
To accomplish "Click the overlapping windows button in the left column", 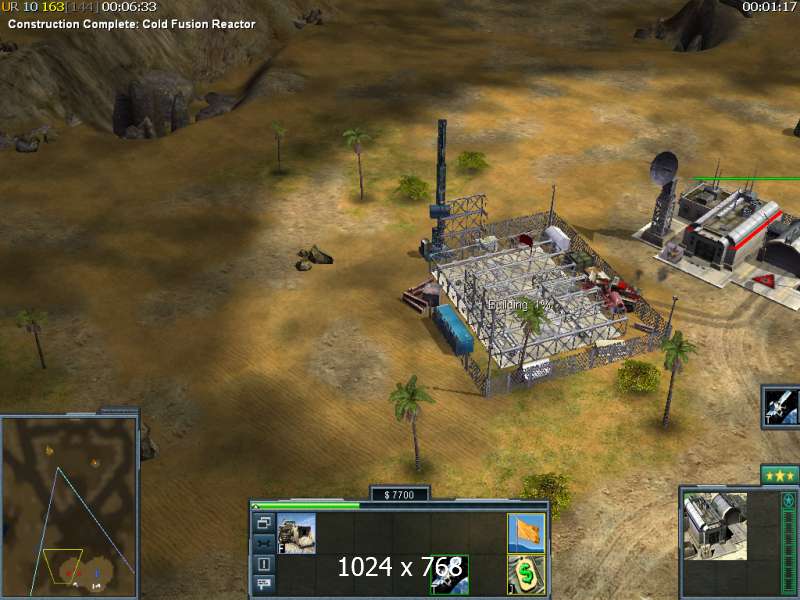I will point(263,523).
